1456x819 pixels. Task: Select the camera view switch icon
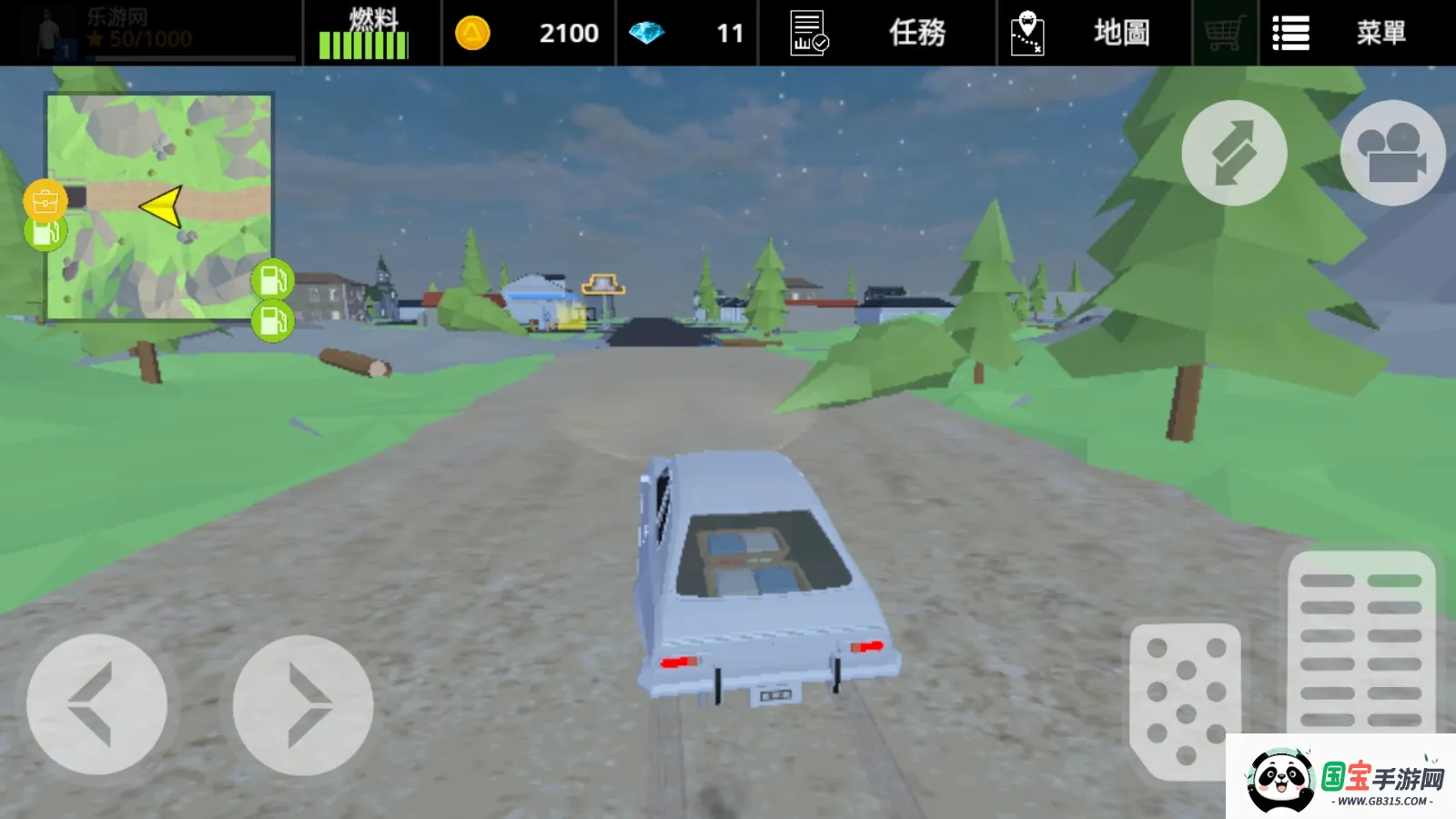[1391, 153]
